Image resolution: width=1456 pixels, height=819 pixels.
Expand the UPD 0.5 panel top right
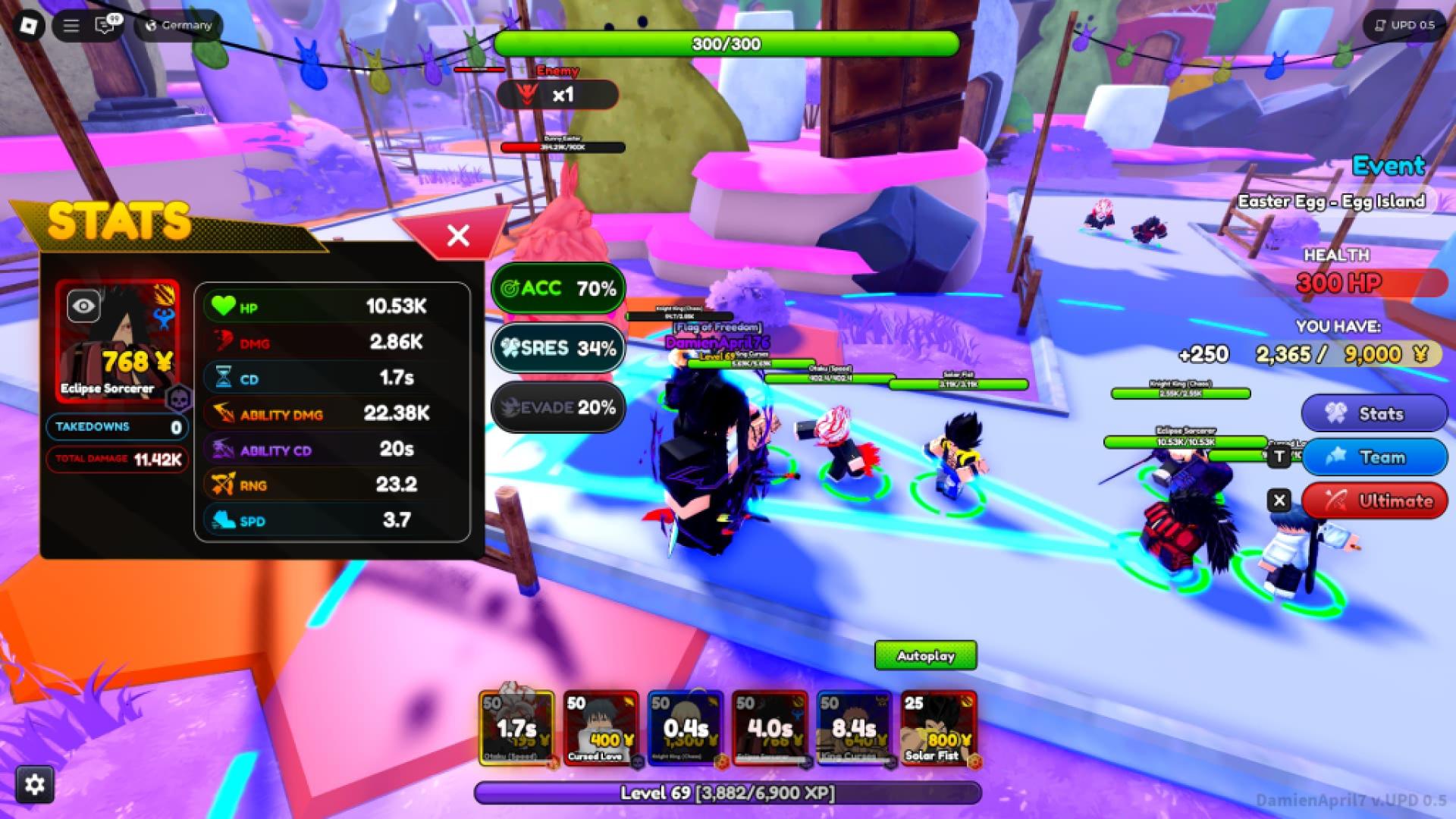1404,25
